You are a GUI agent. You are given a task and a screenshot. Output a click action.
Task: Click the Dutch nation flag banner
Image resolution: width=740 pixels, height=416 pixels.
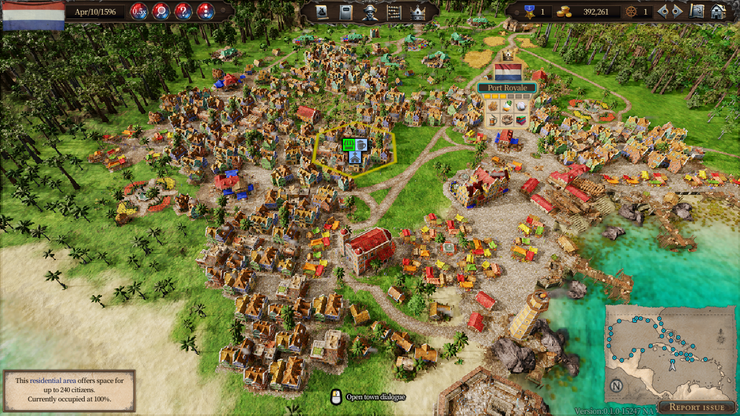point(33,15)
